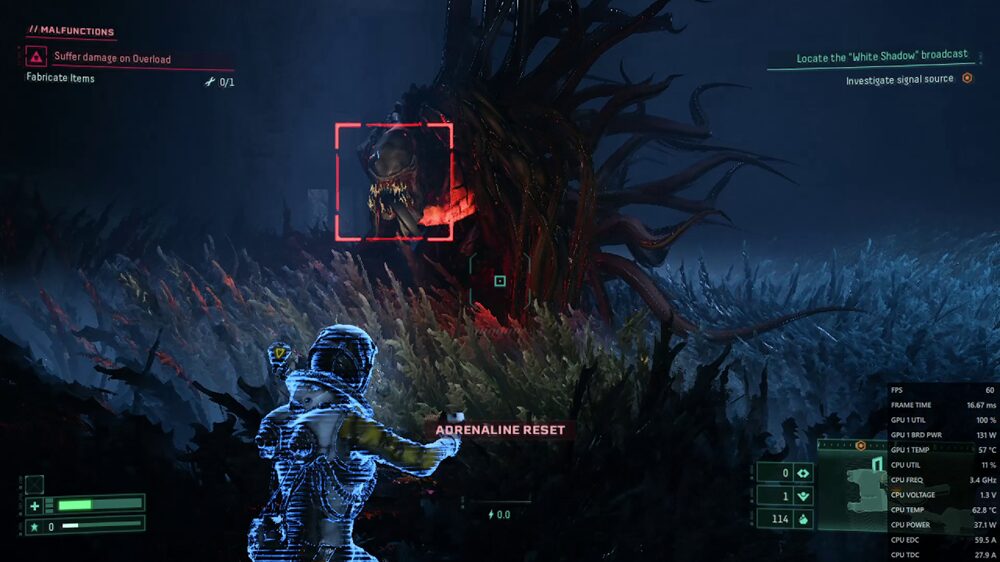Click the proficiency star icon
This screenshot has width=1000, height=562.
click(x=34, y=525)
